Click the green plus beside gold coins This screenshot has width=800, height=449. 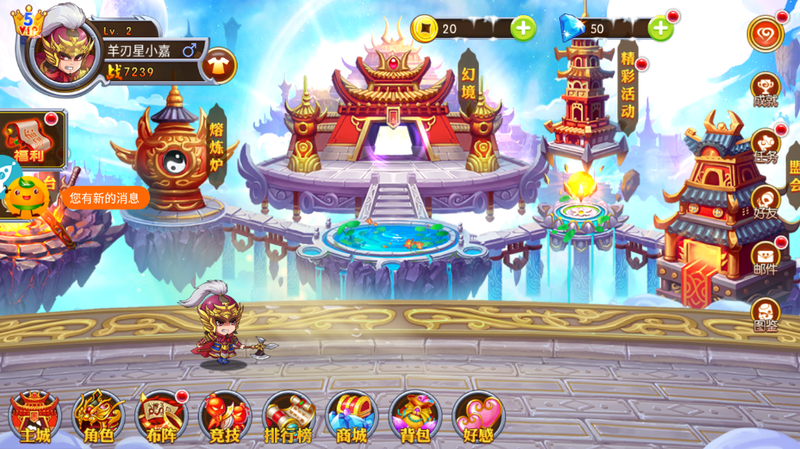(x=523, y=28)
